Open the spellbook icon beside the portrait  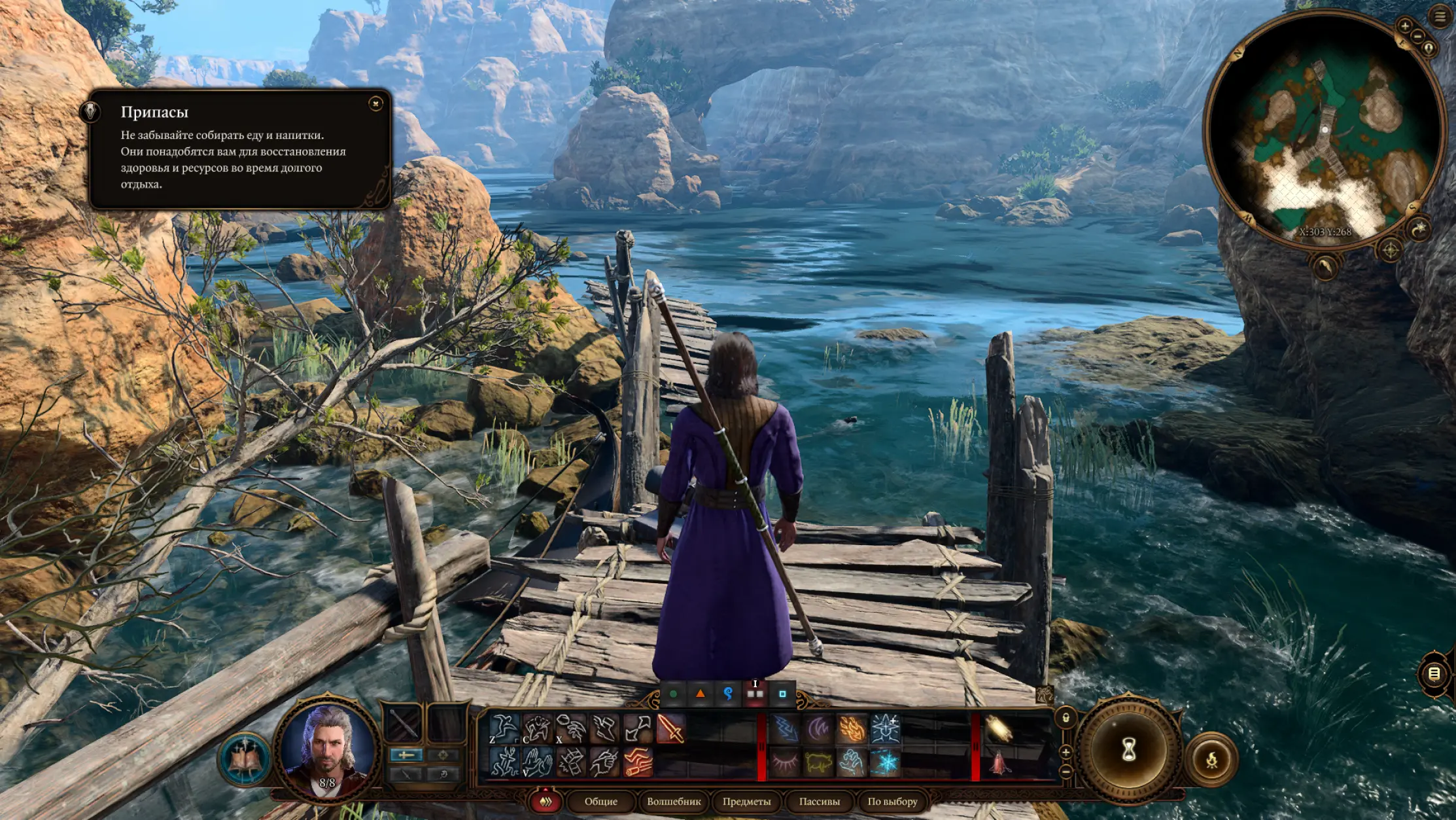pyautogui.click(x=245, y=758)
